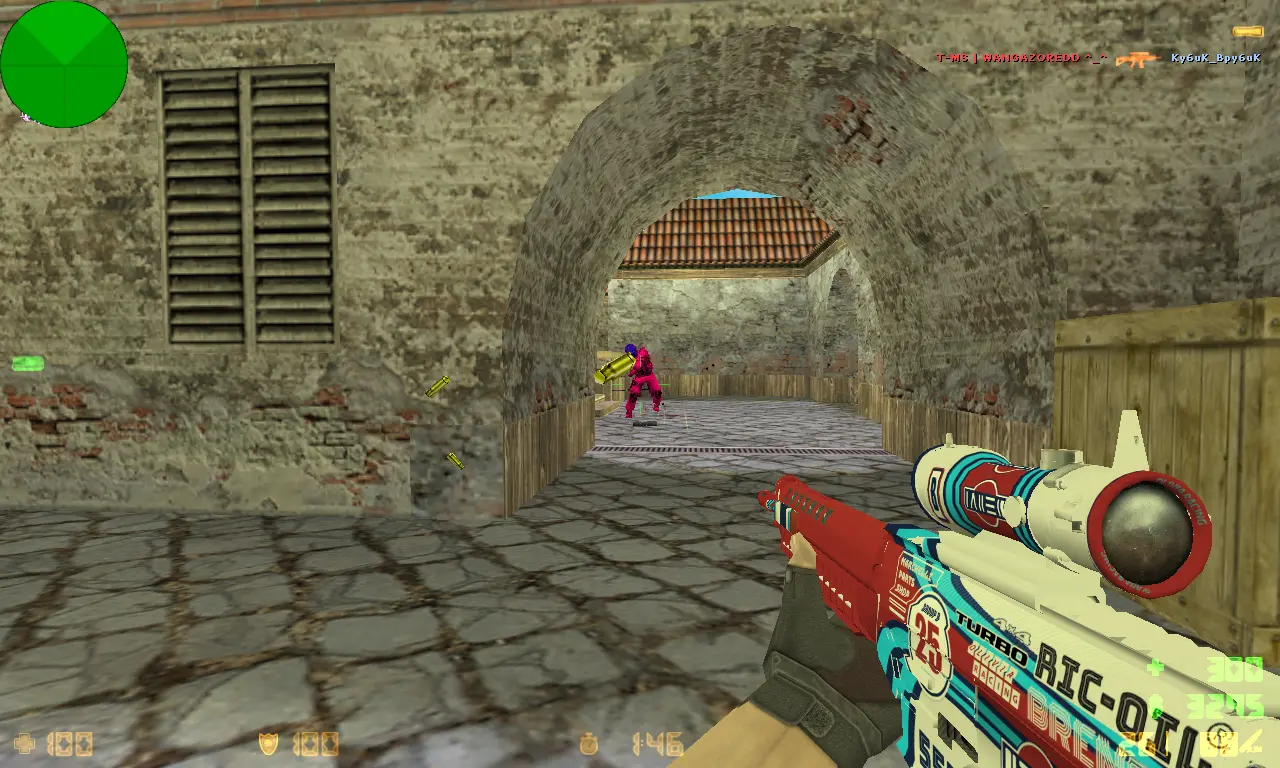
Task: Select the orange rifle icon in kill feed
Action: click(1137, 59)
